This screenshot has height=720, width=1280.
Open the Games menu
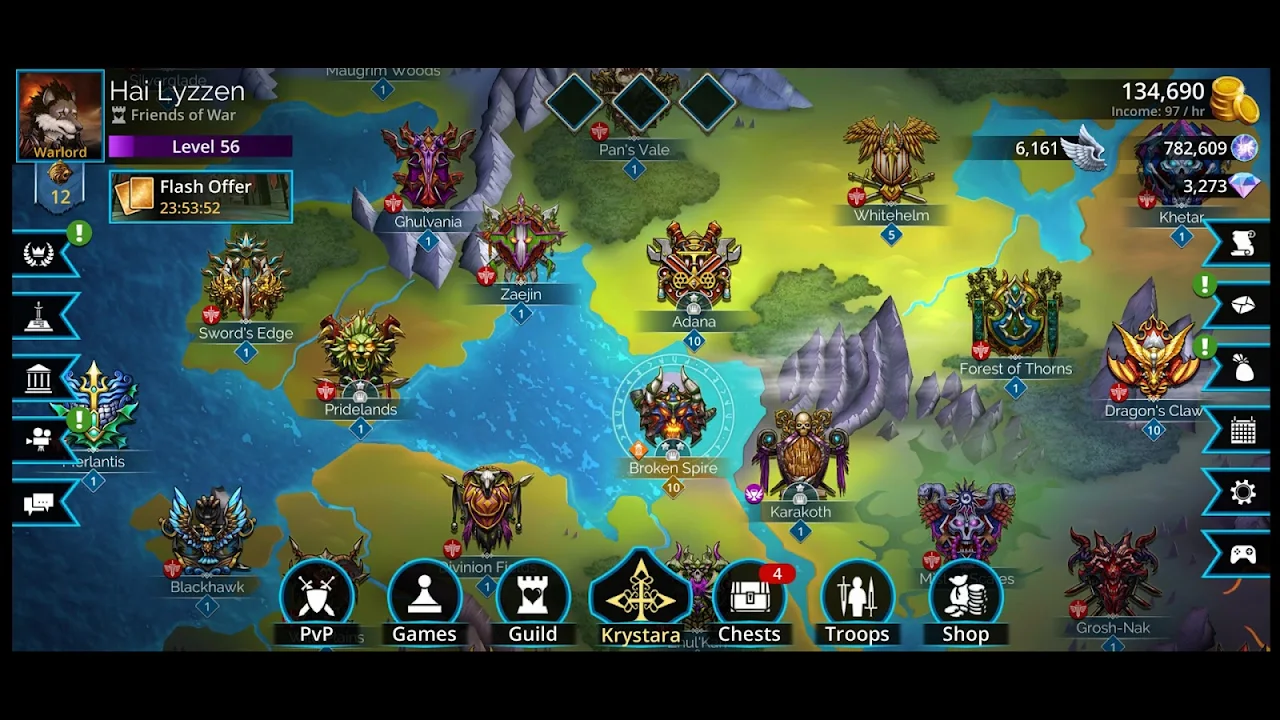click(x=424, y=602)
